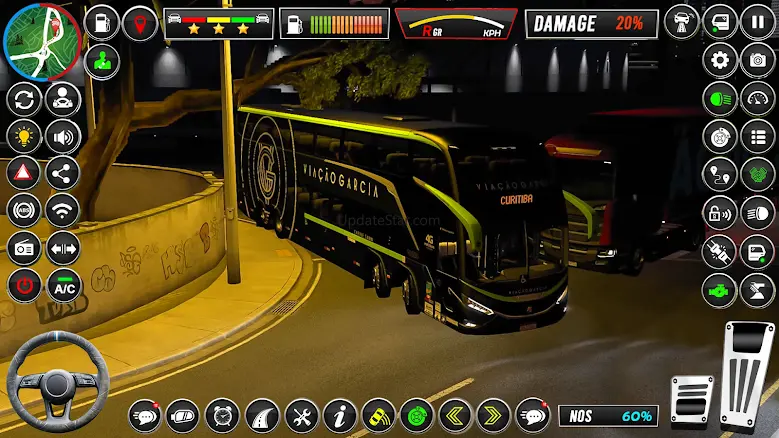Activate the right turn chevron indicator
Screen dimensions: 779x438
(493, 414)
